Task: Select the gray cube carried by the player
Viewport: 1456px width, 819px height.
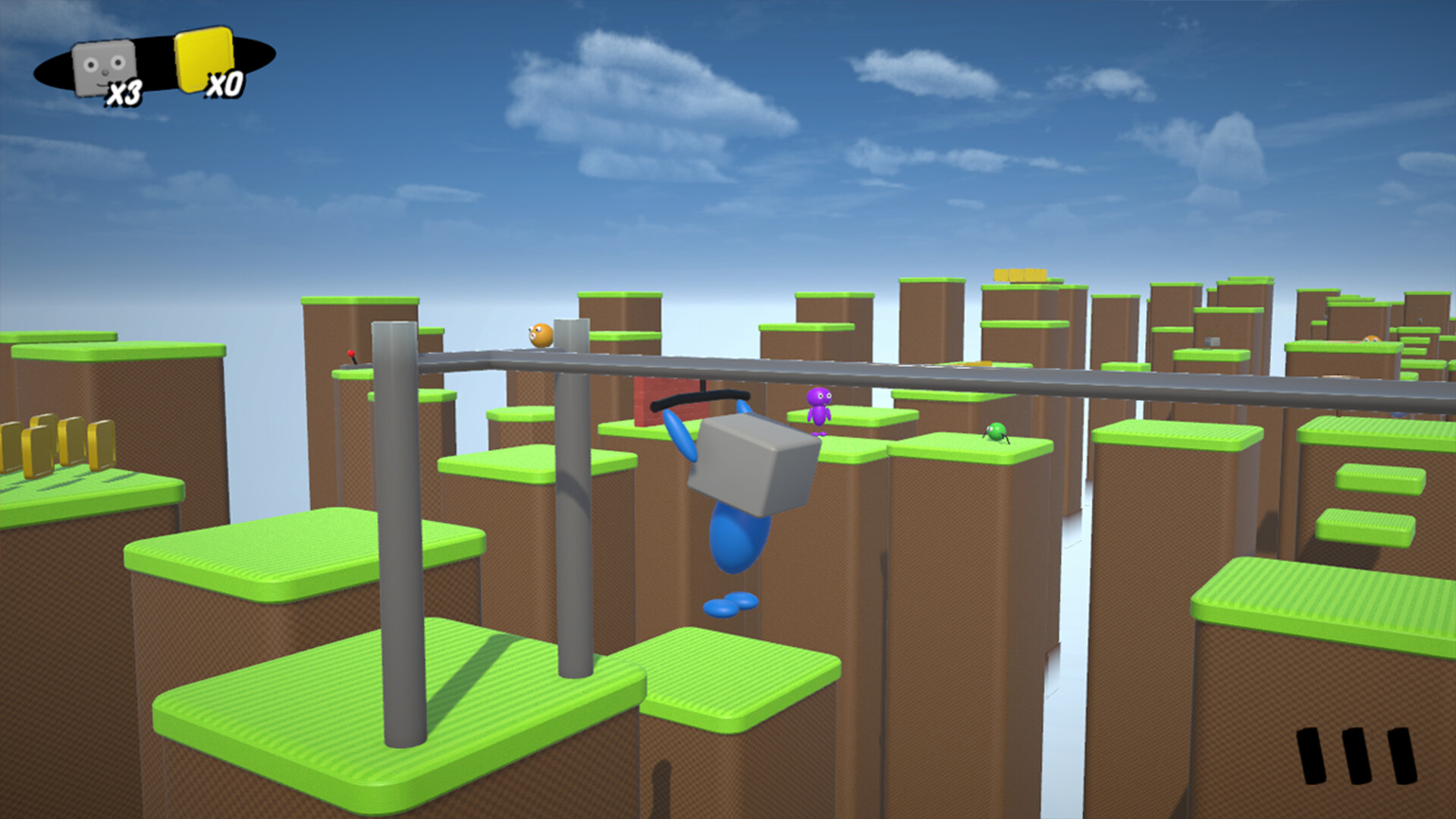Action: click(747, 463)
